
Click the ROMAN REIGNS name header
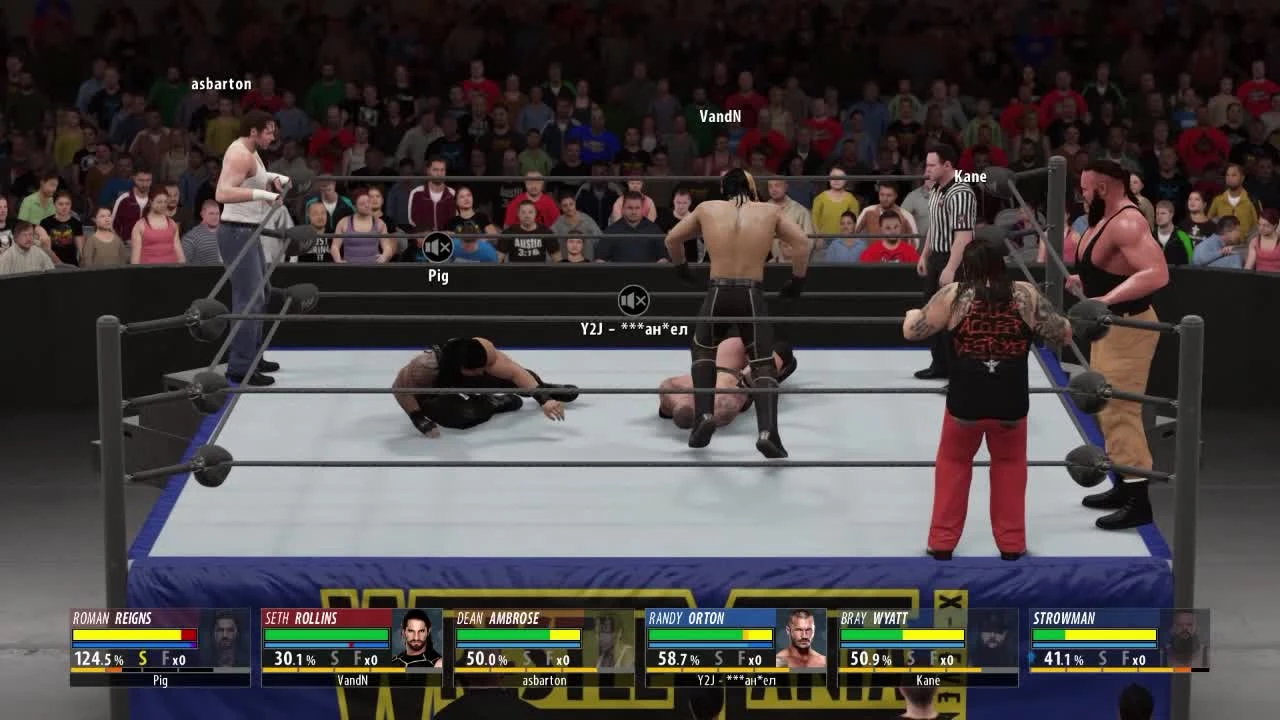coord(110,618)
